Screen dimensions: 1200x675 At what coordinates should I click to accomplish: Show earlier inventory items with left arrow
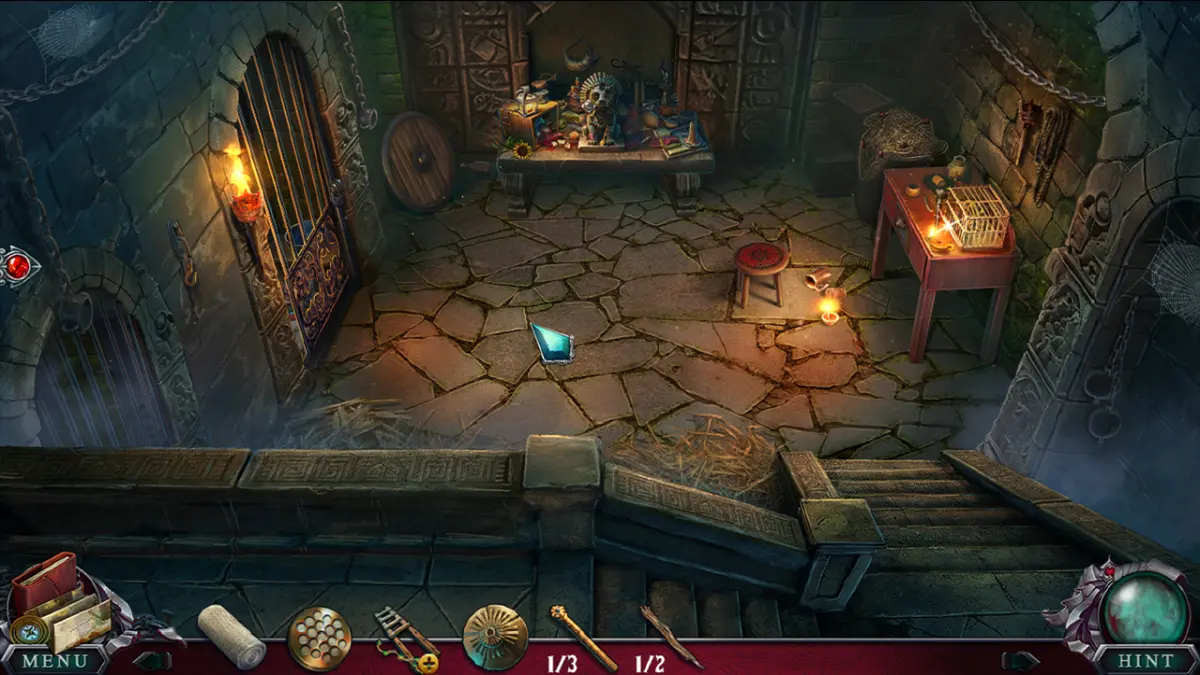coord(152,660)
